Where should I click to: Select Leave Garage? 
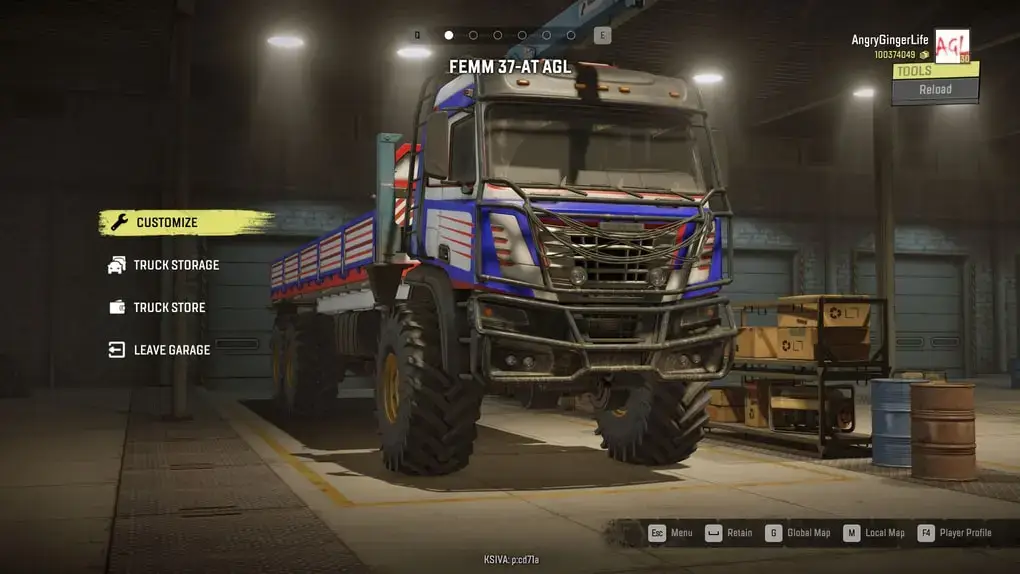(171, 350)
